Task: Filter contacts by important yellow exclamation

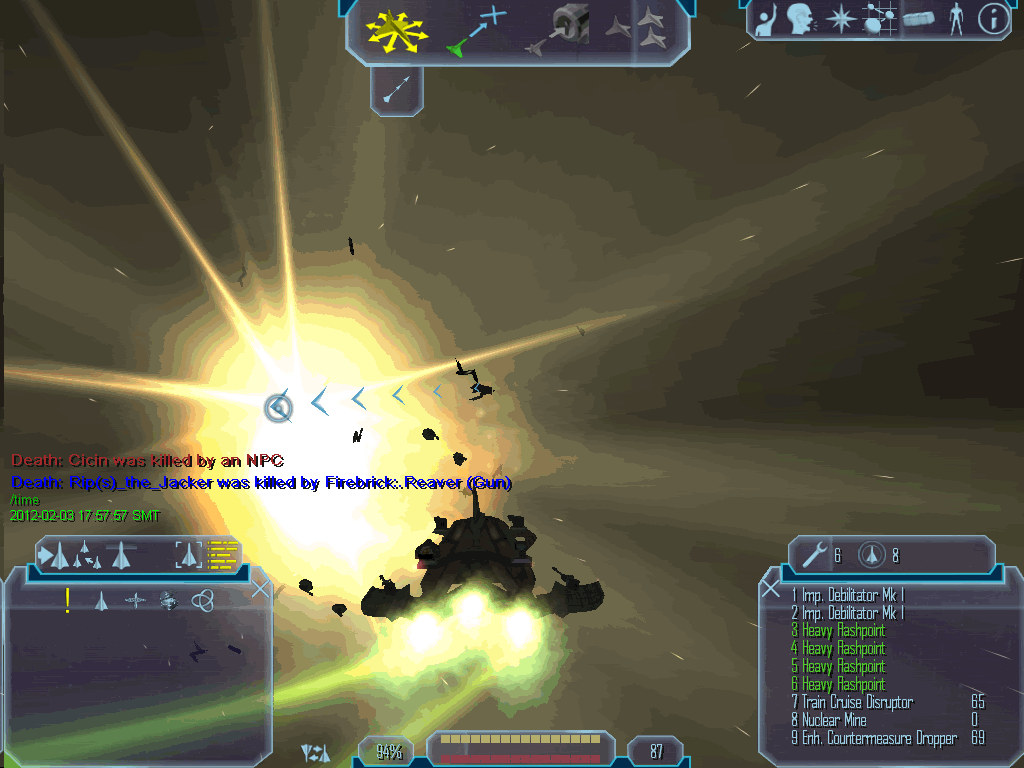Action: (68, 600)
